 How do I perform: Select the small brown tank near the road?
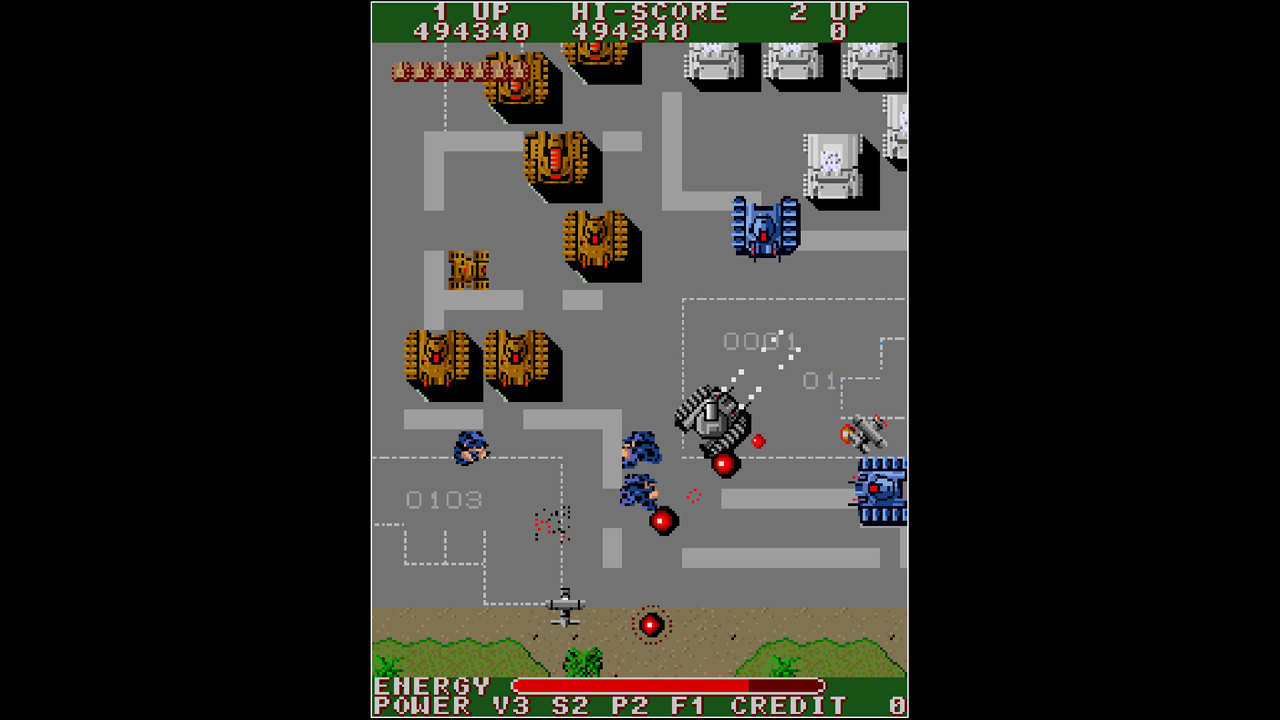point(468,270)
